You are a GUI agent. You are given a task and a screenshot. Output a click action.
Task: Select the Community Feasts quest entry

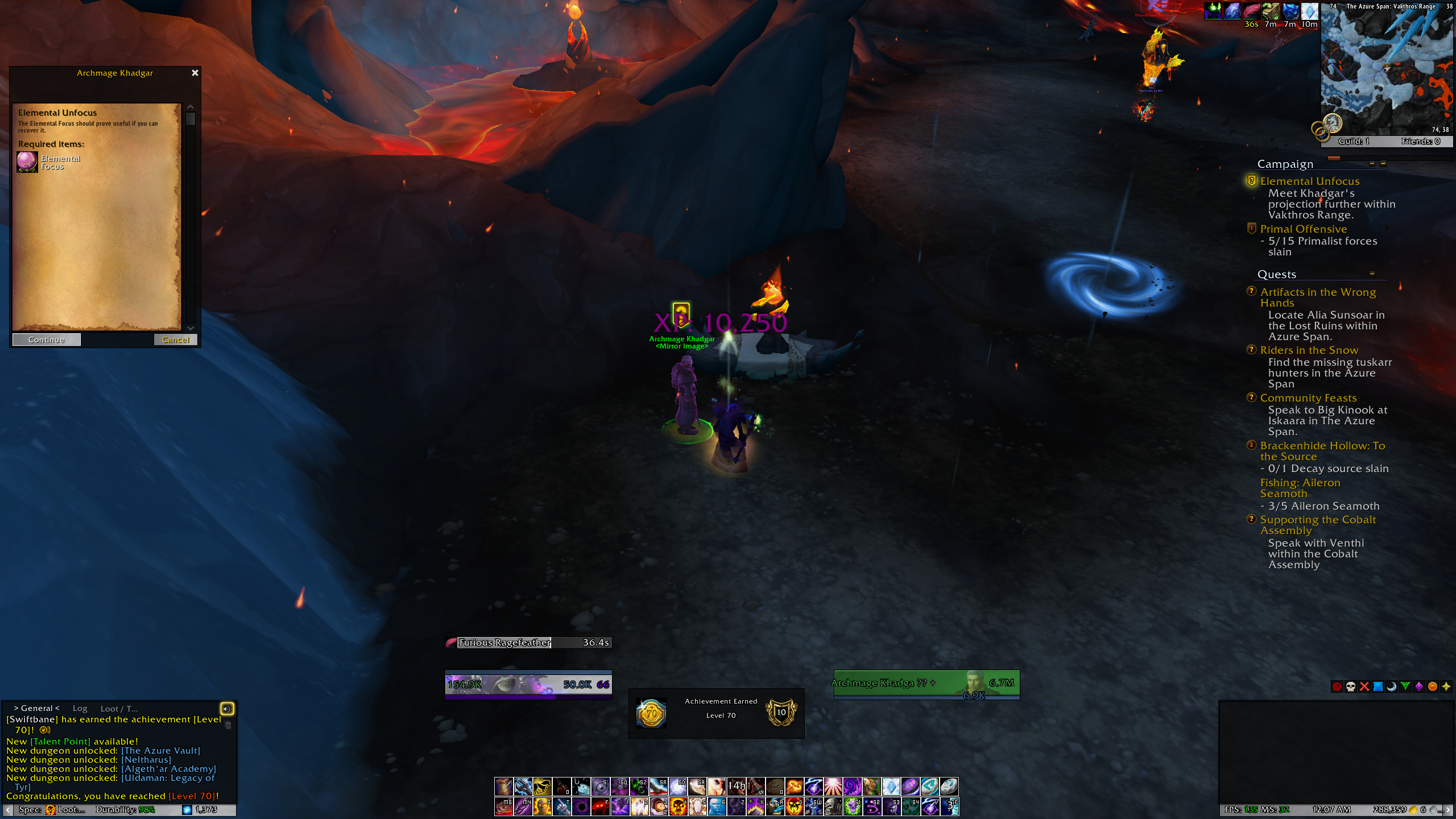pyautogui.click(x=1308, y=398)
